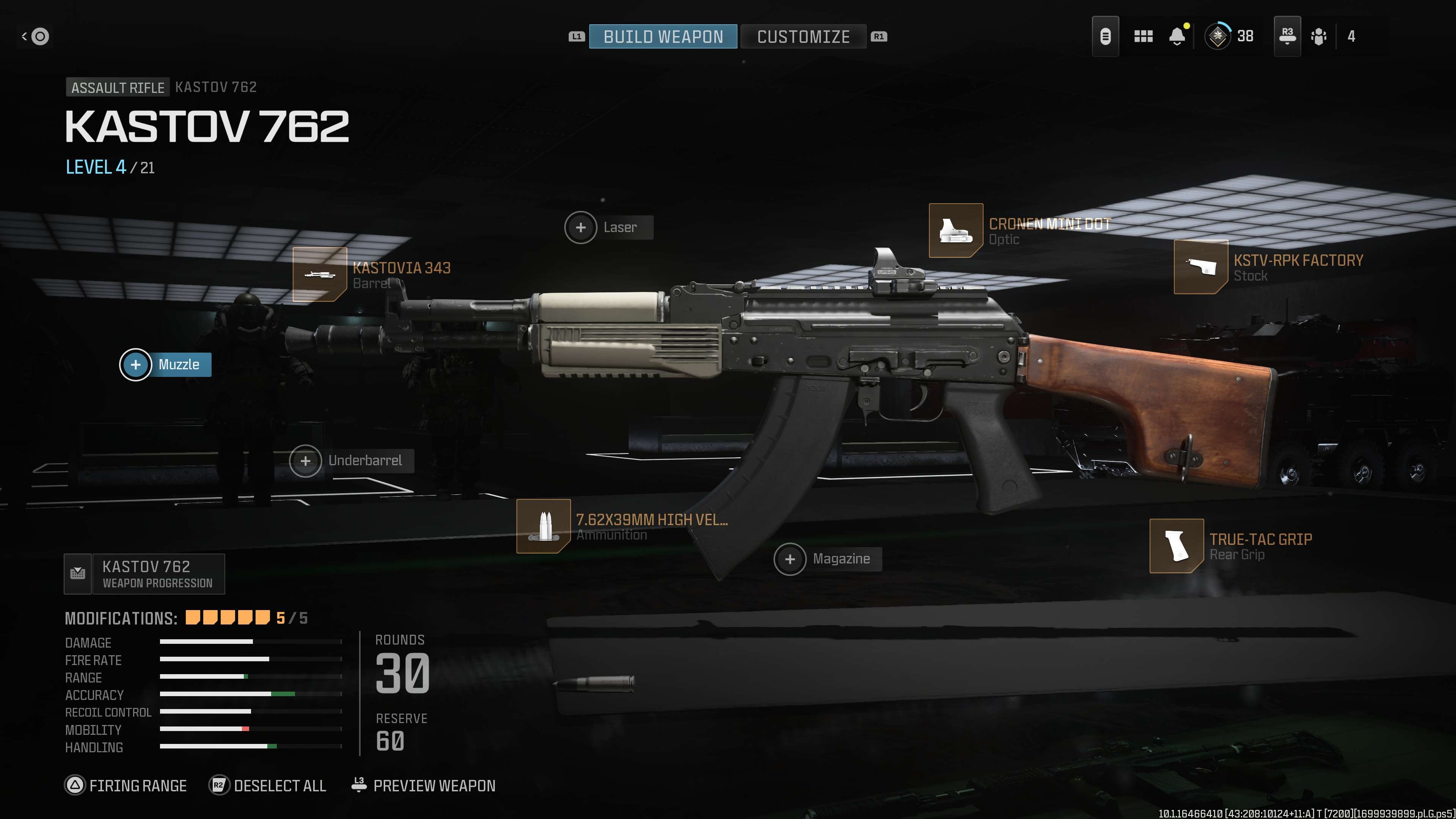This screenshot has width=1456, height=819.
Task: Open the notifications bell
Action: pyautogui.click(x=1177, y=37)
